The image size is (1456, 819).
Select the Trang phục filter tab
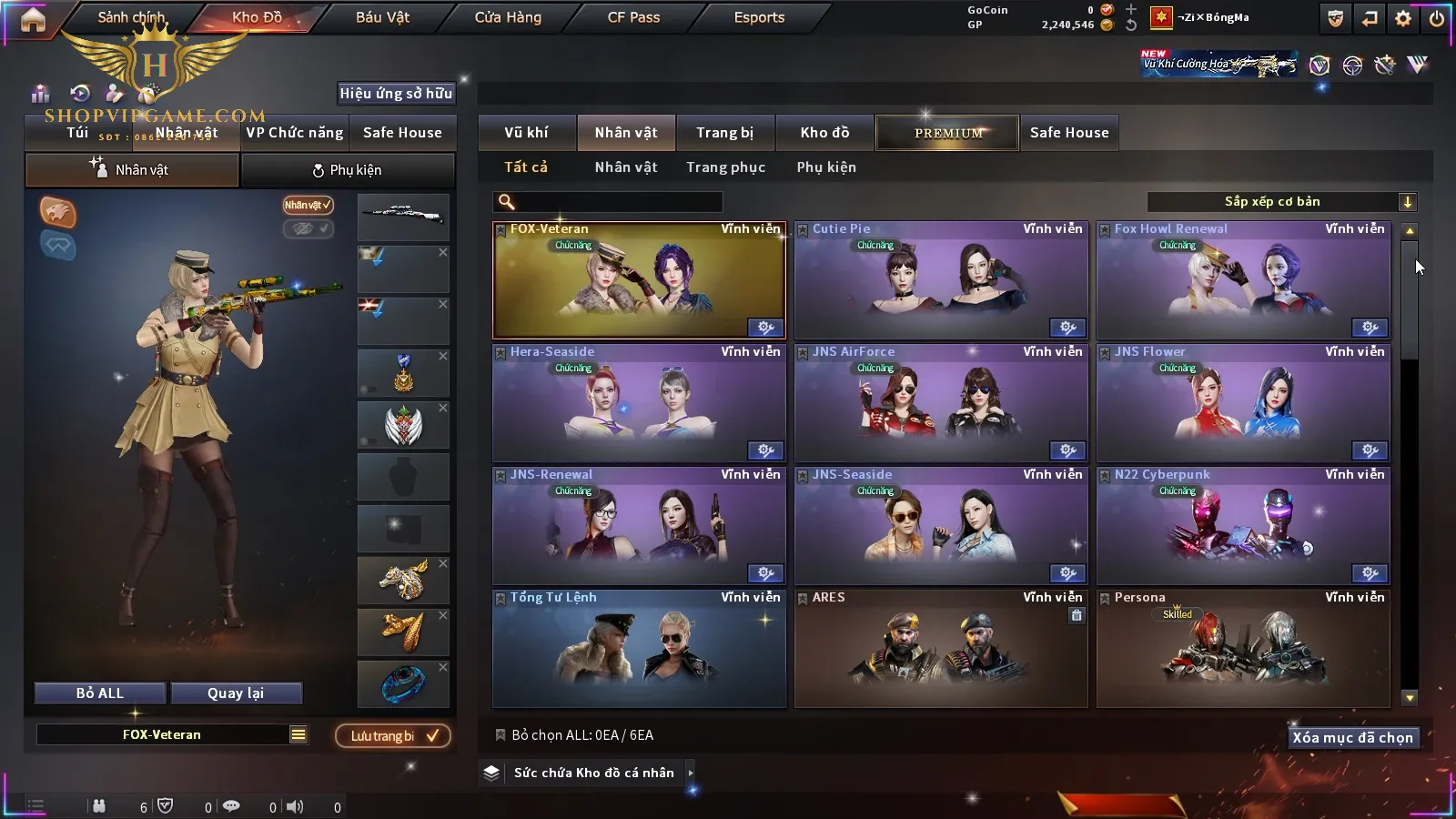pos(725,167)
